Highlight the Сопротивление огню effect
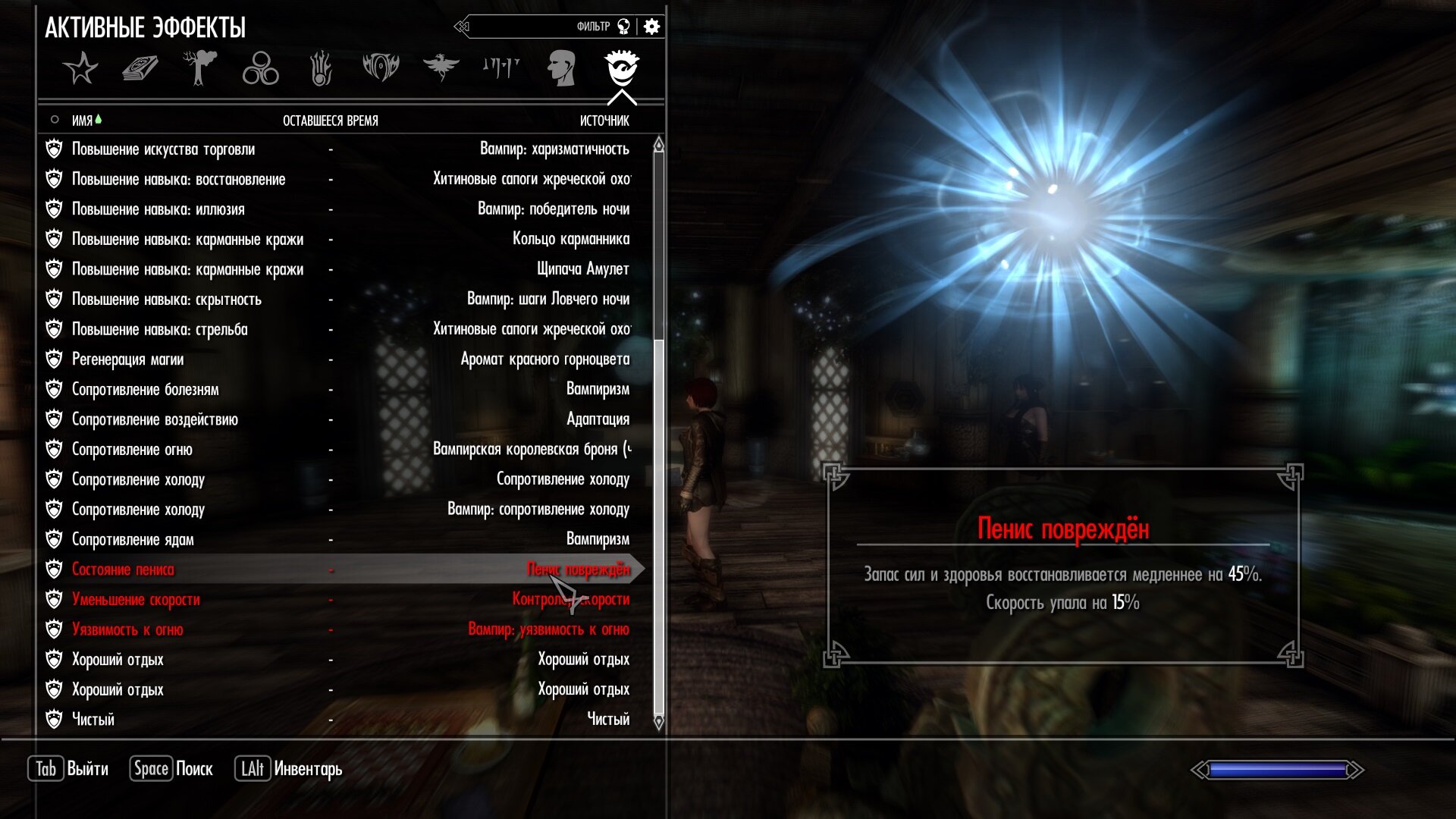This screenshot has width=1456, height=819. 132,450
